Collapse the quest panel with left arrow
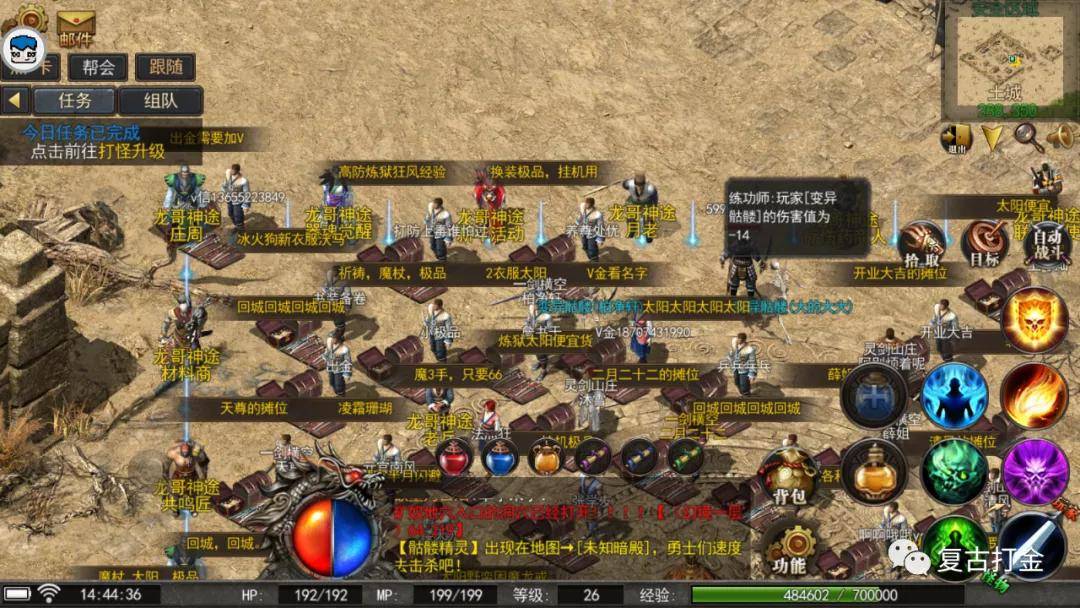The height and width of the screenshot is (608, 1080). pos(15,101)
